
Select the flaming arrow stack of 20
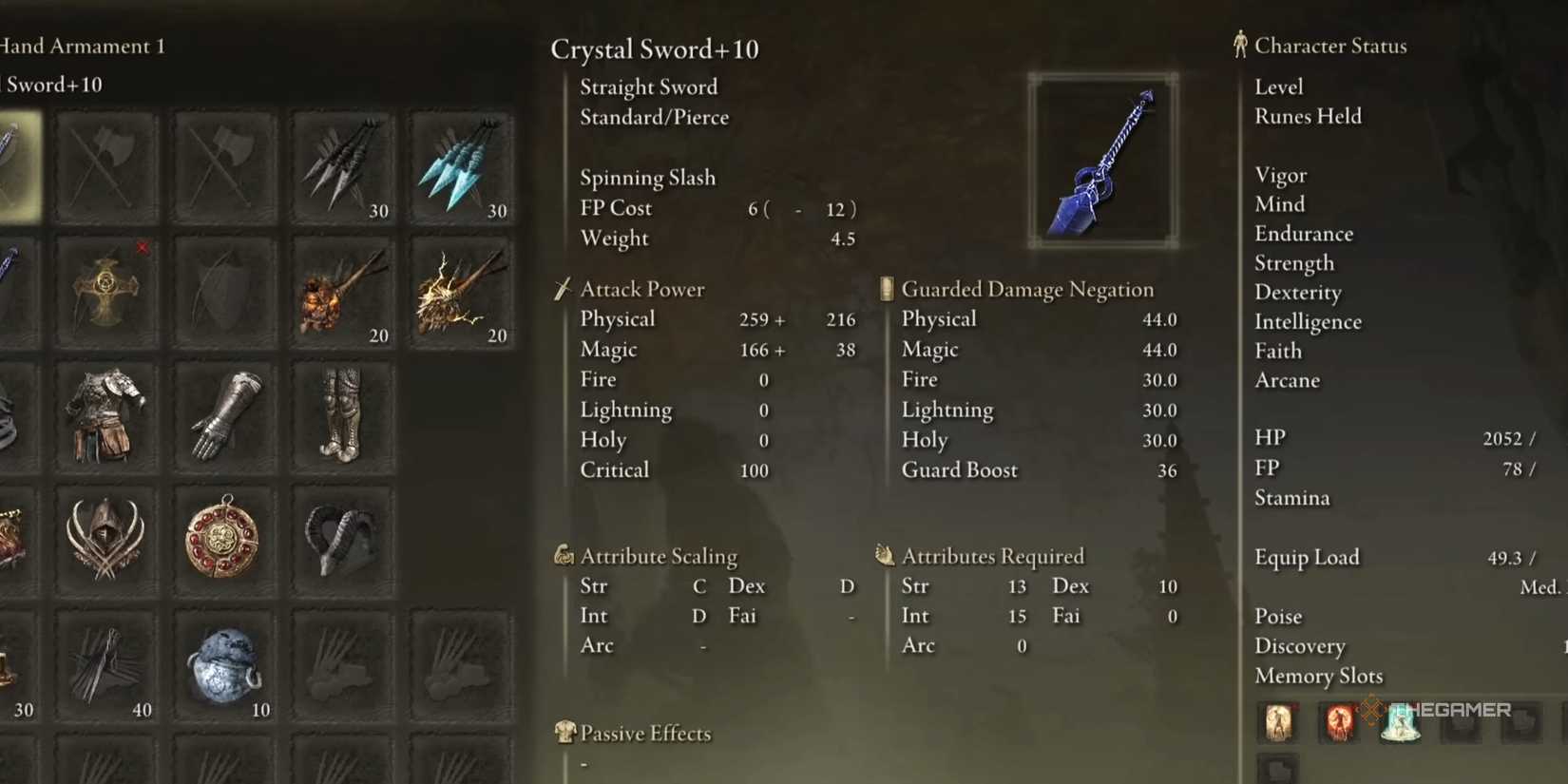[x=342, y=290]
